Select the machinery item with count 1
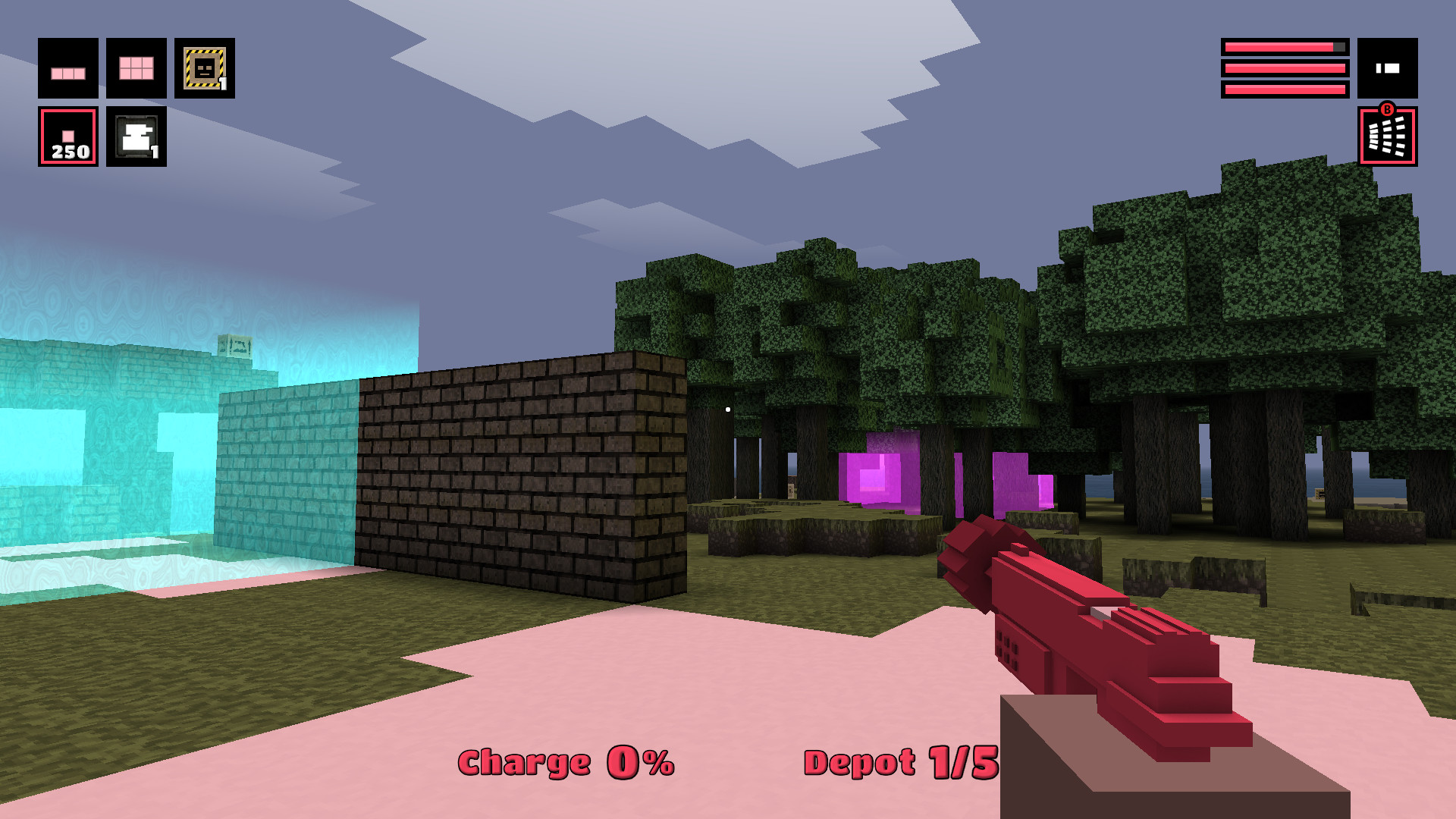The width and height of the screenshot is (1456, 819). (135, 135)
